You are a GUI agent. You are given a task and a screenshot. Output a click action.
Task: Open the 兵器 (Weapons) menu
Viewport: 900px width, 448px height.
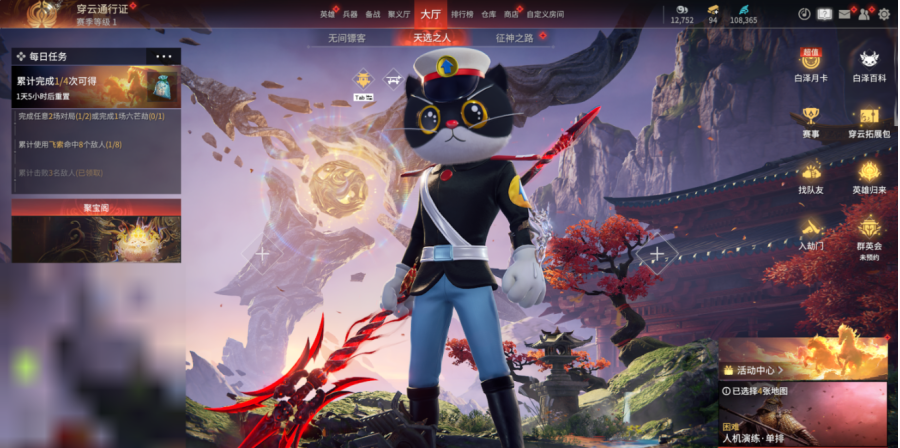click(x=350, y=14)
